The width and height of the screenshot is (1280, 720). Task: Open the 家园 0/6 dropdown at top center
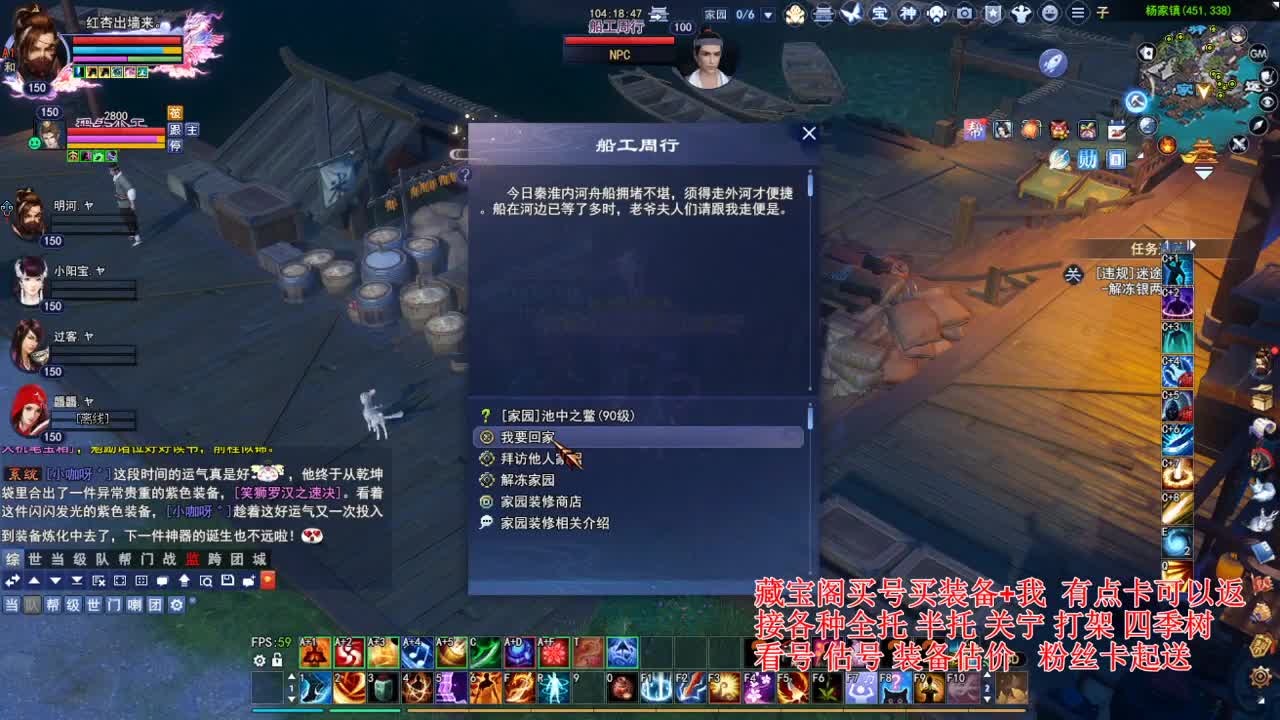pyautogui.click(x=766, y=12)
